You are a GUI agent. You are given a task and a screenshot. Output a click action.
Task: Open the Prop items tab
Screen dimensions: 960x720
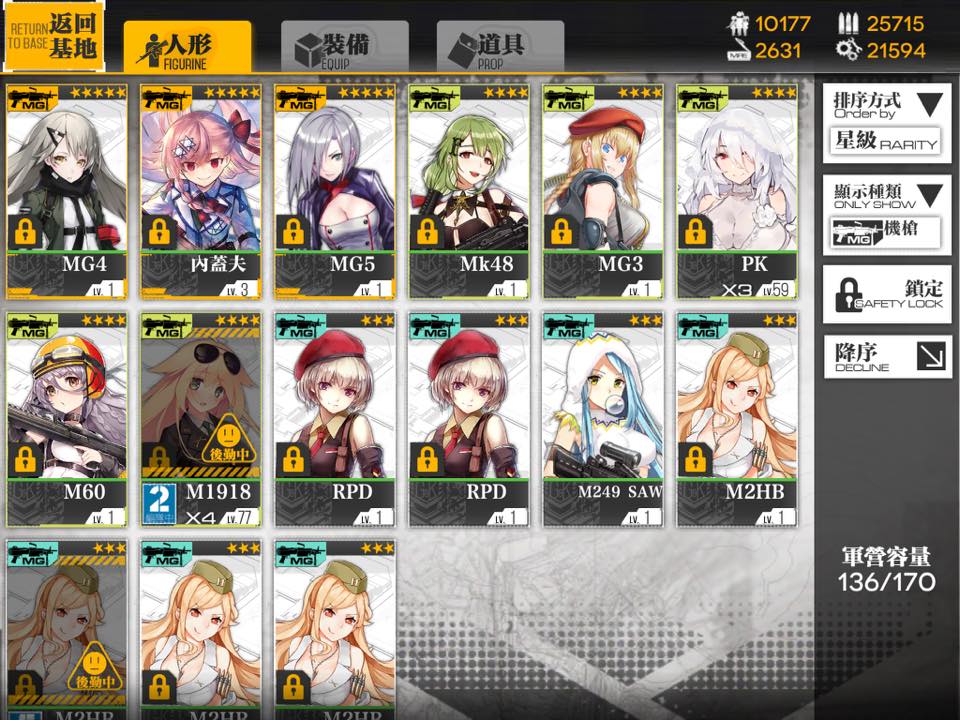coord(500,47)
